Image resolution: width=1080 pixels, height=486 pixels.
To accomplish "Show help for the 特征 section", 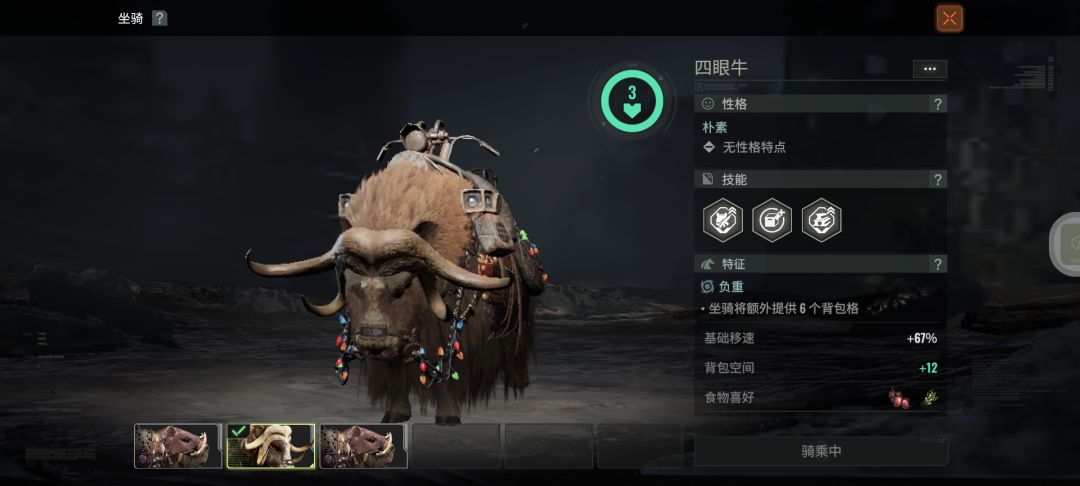I will 937,265.
